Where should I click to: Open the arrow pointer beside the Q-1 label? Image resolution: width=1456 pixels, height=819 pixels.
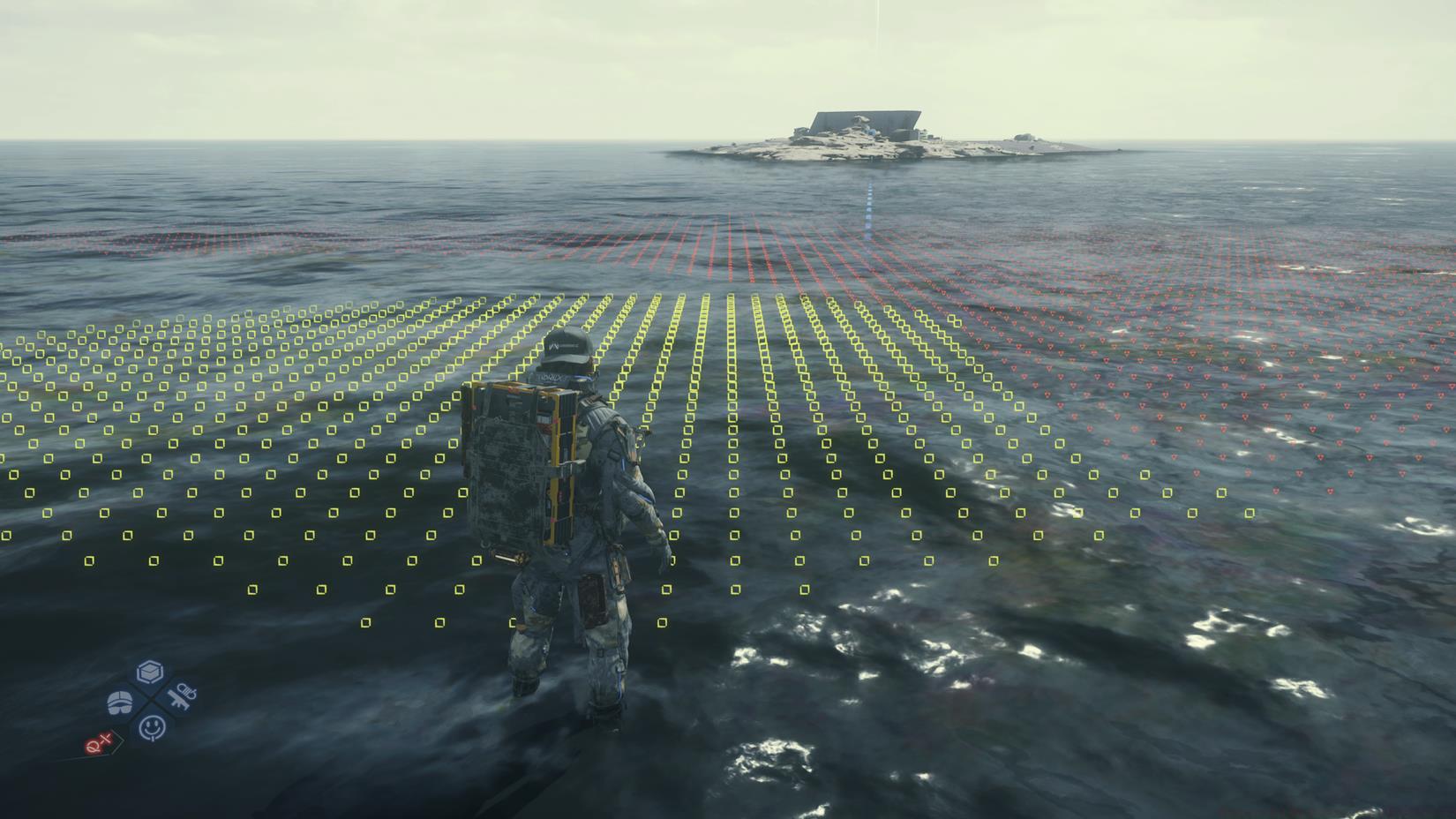click(x=117, y=742)
